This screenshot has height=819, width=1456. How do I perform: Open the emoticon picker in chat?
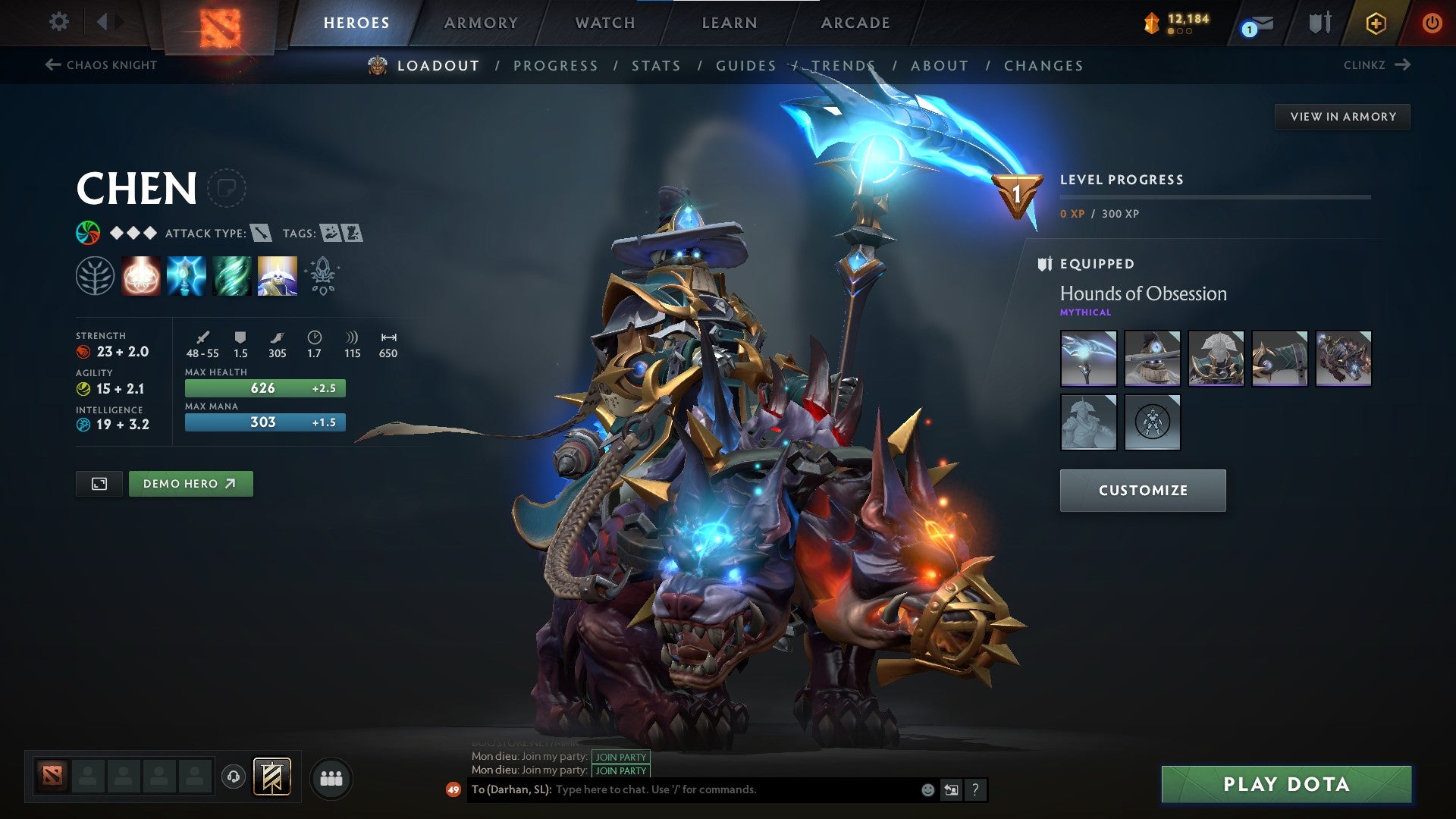coord(927,789)
